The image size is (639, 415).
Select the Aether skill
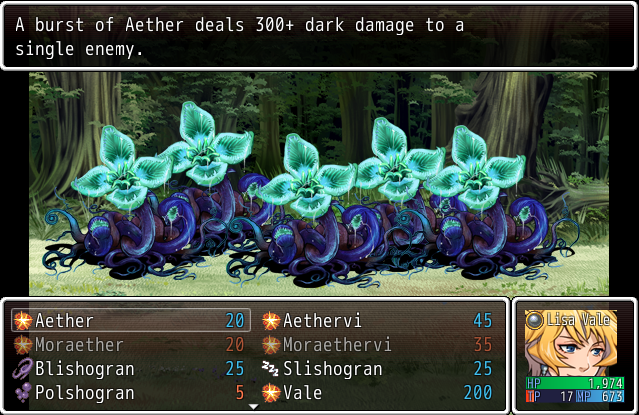pos(130,321)
